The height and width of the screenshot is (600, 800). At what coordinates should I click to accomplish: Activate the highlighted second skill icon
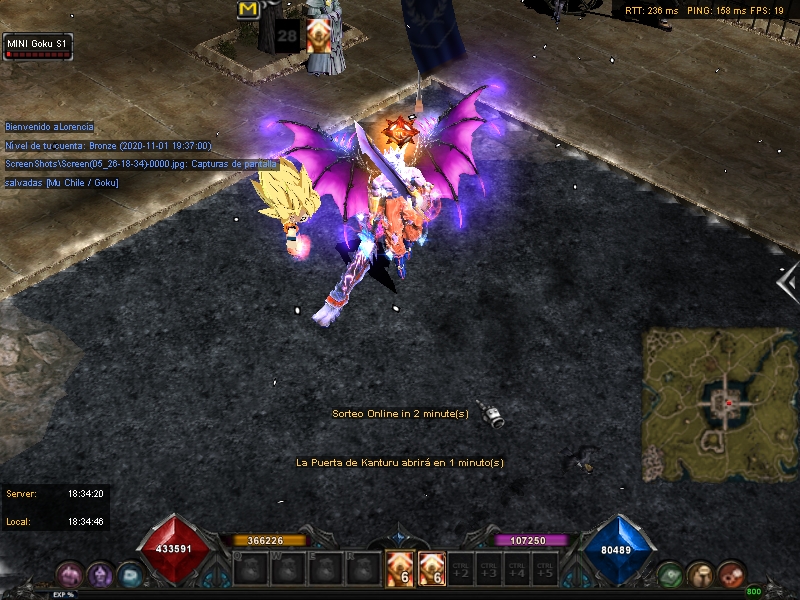[x=431, y=569]
